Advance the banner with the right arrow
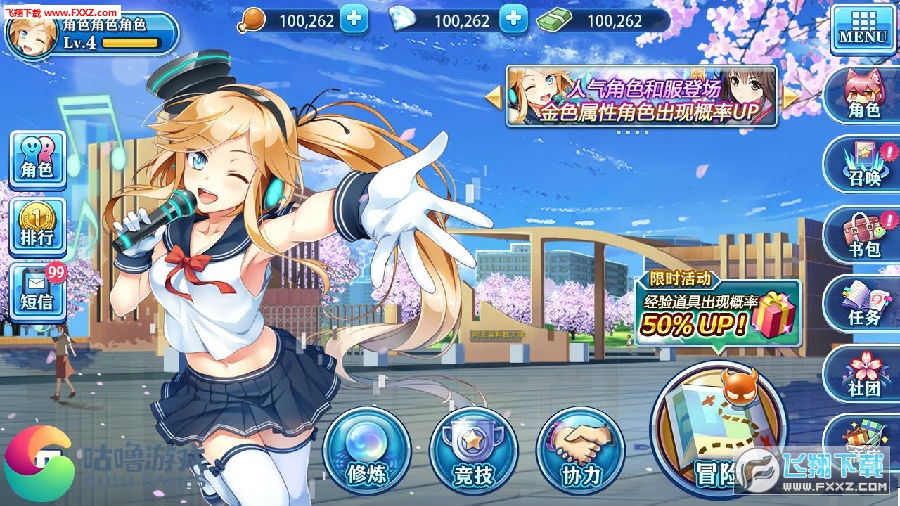Viewport: 900px width, 506px height. (791, 96)
